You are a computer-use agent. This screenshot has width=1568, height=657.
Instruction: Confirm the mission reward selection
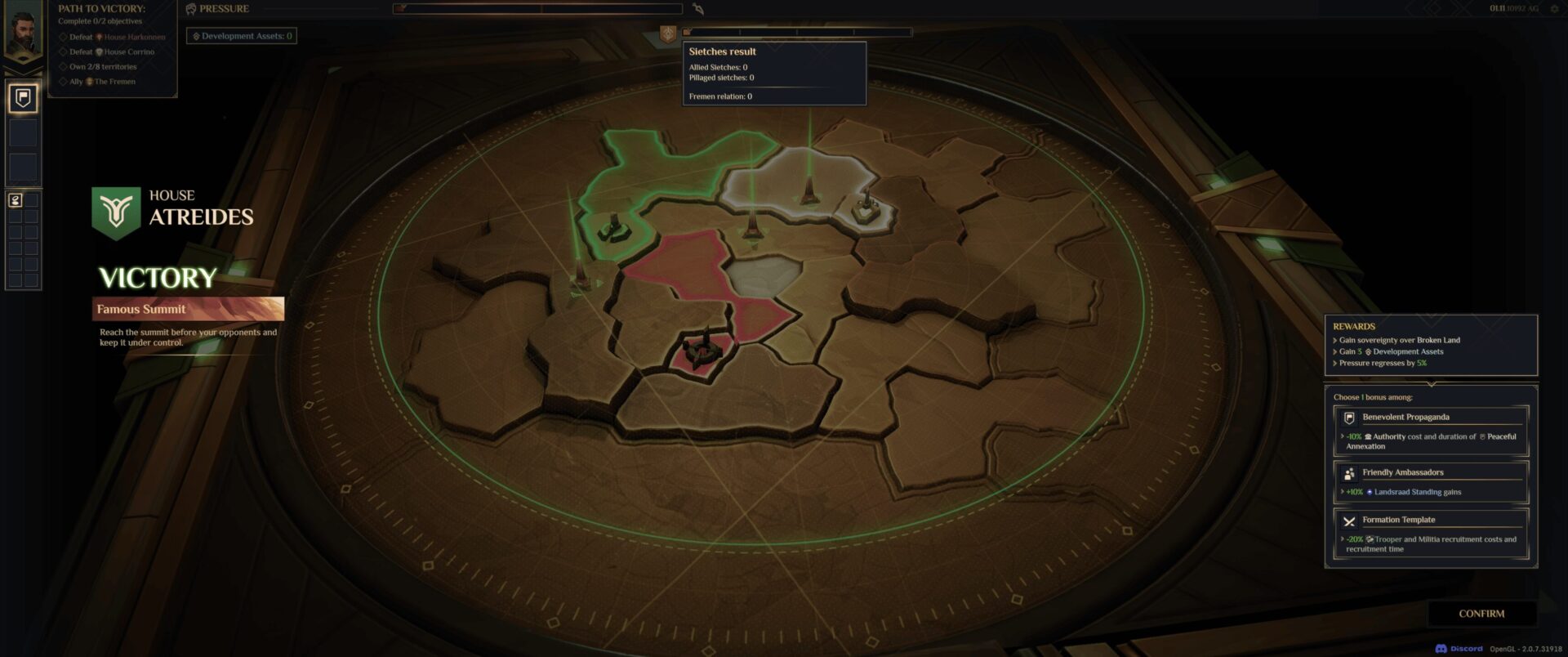1481,614
